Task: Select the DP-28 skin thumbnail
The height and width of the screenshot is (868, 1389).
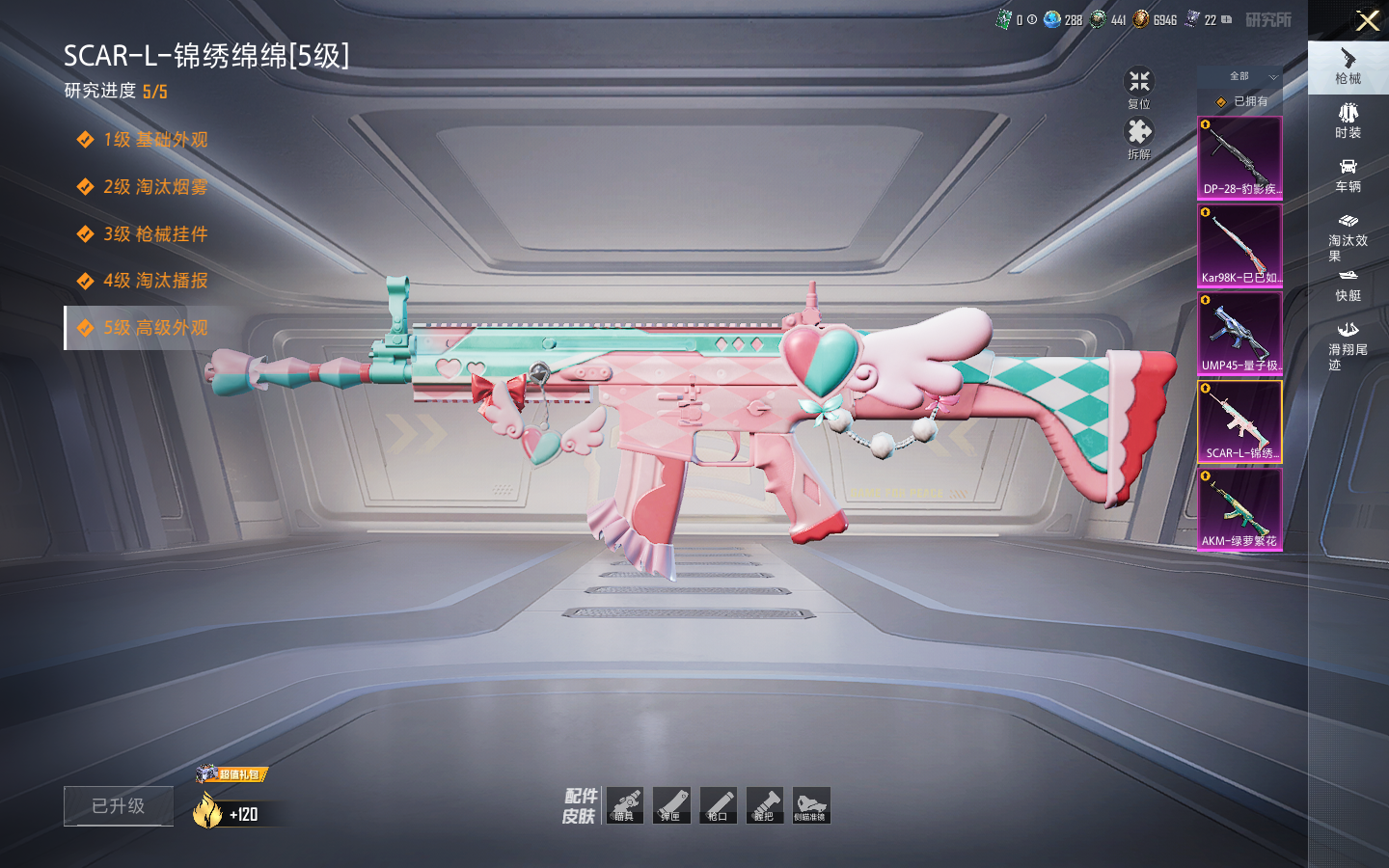Action: [1239, 157]
